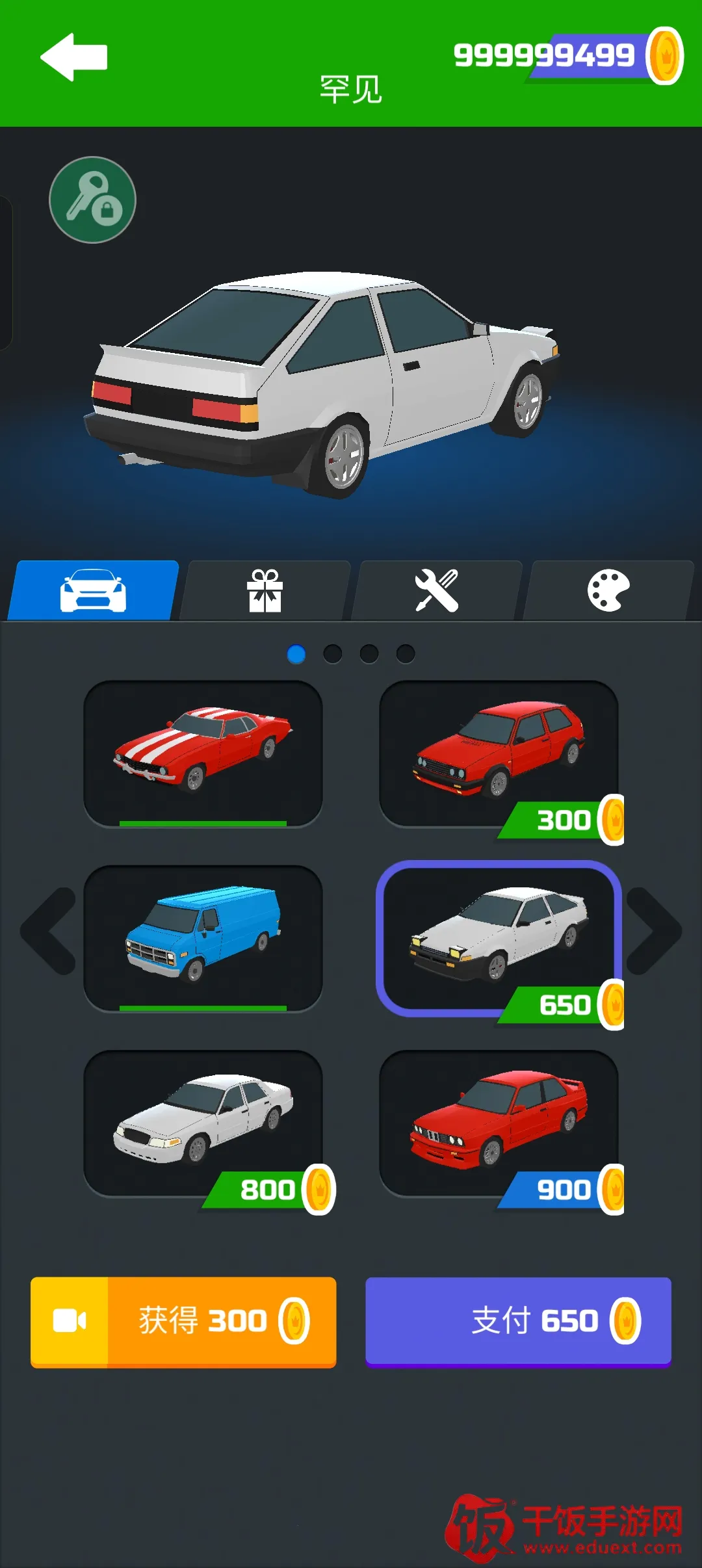Select the red coupe priced 900
This screenshot has height=1568, width=702.
499,1122
